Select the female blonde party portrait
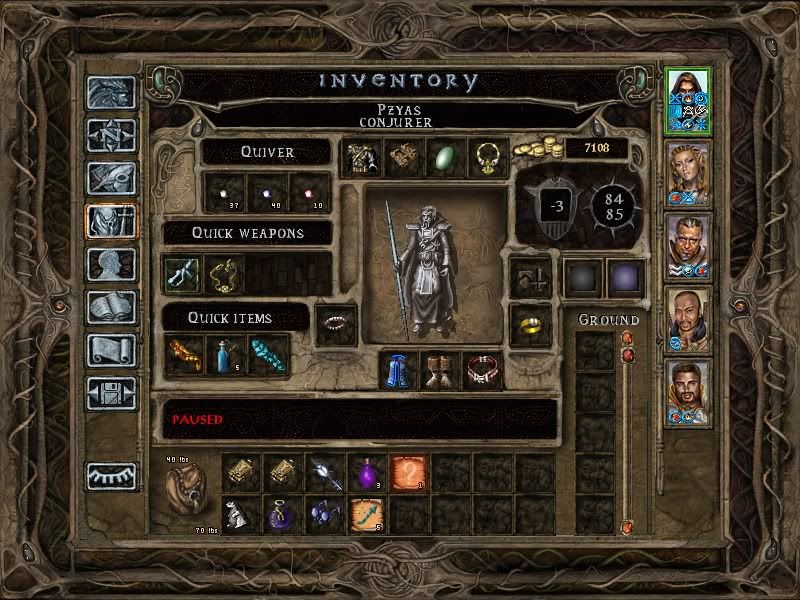The height and width of the screenshot is (600, 800). click(x=688, y=174)
